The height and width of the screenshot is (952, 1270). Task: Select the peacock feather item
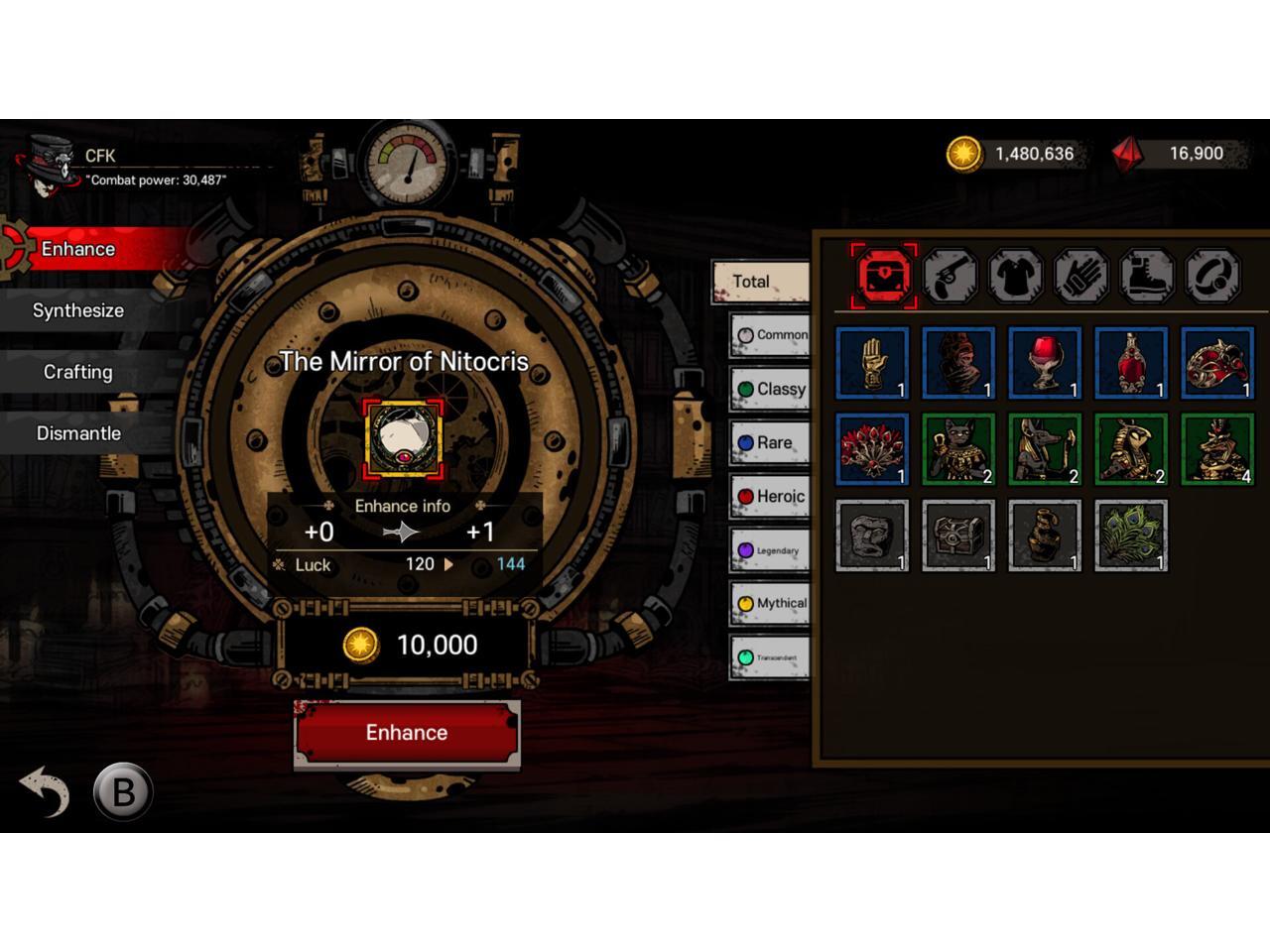pyautogui.click(x=1130, y=535)
